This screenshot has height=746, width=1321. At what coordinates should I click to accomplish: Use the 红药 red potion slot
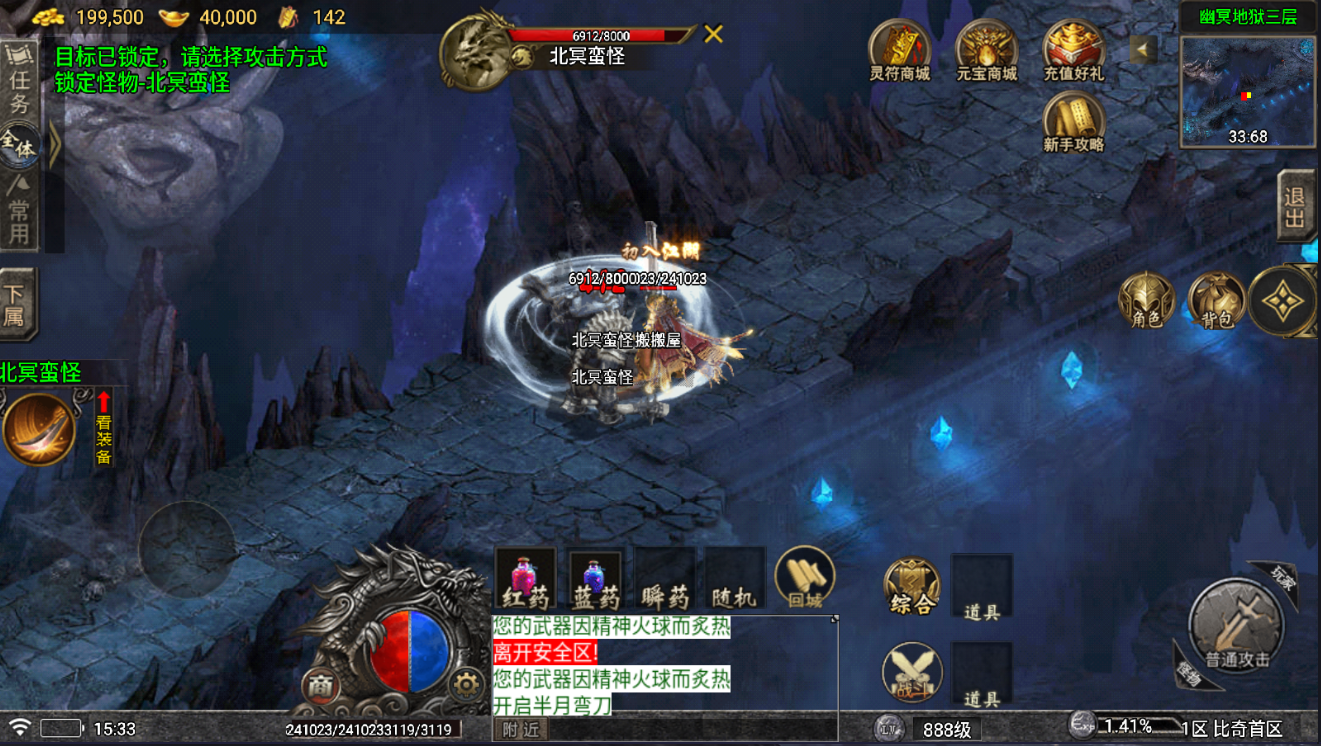coord(526,579)
